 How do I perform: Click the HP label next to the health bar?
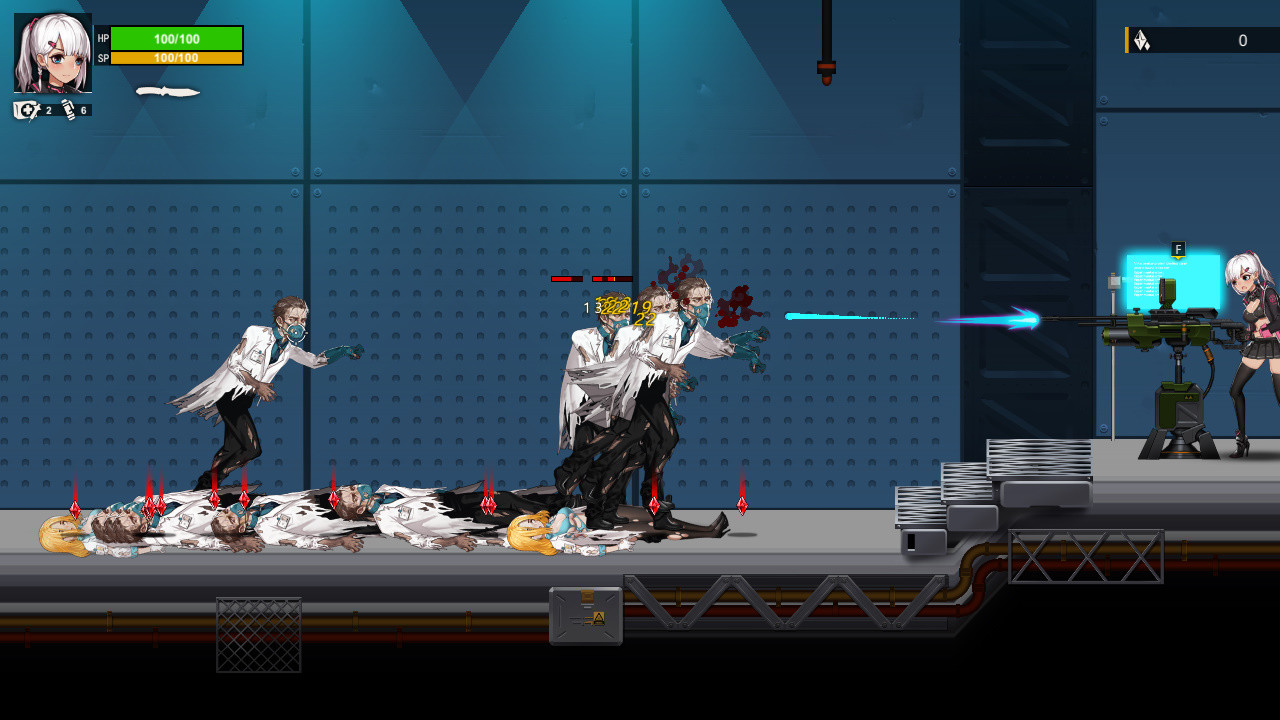[102, 38]
